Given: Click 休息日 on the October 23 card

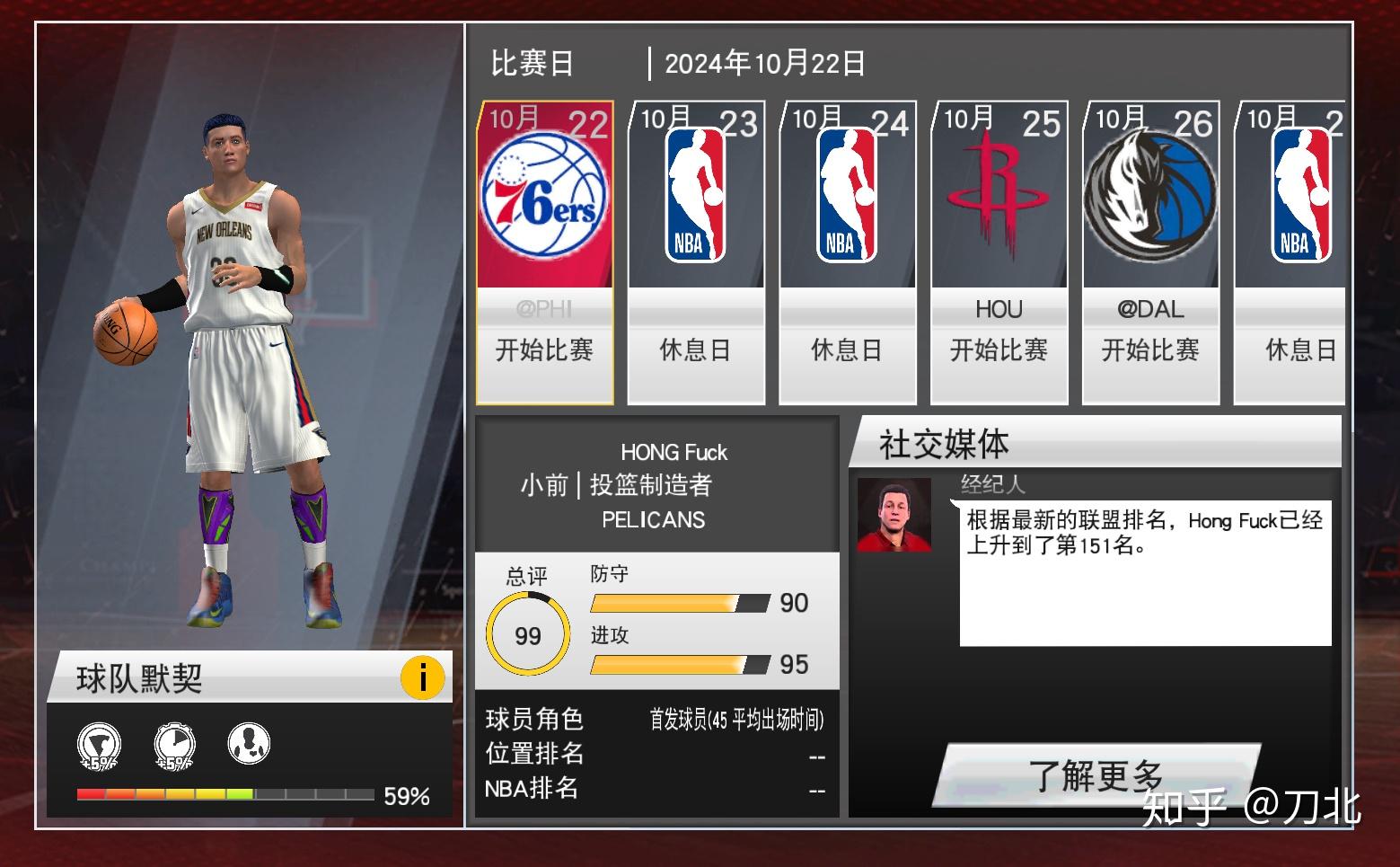Looking at the screenshot, I should (695, 351).
